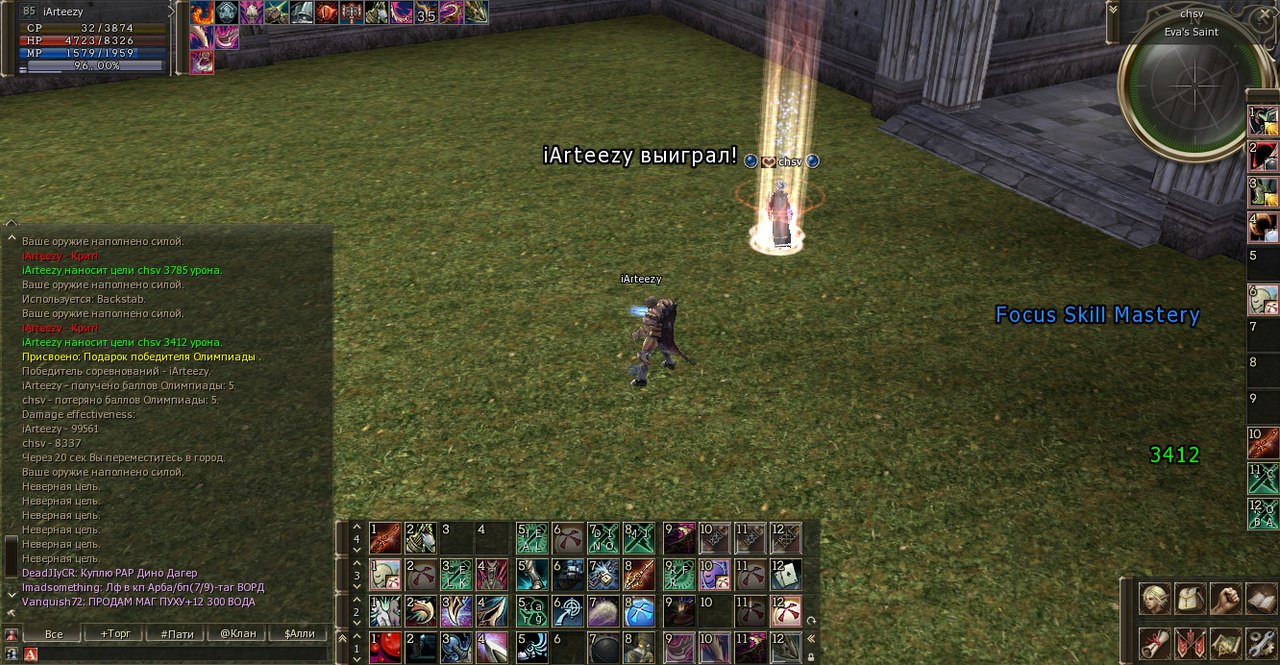Open the fist actions menu
This screenshot has height=665, width=1280.
coord(1225,599)
